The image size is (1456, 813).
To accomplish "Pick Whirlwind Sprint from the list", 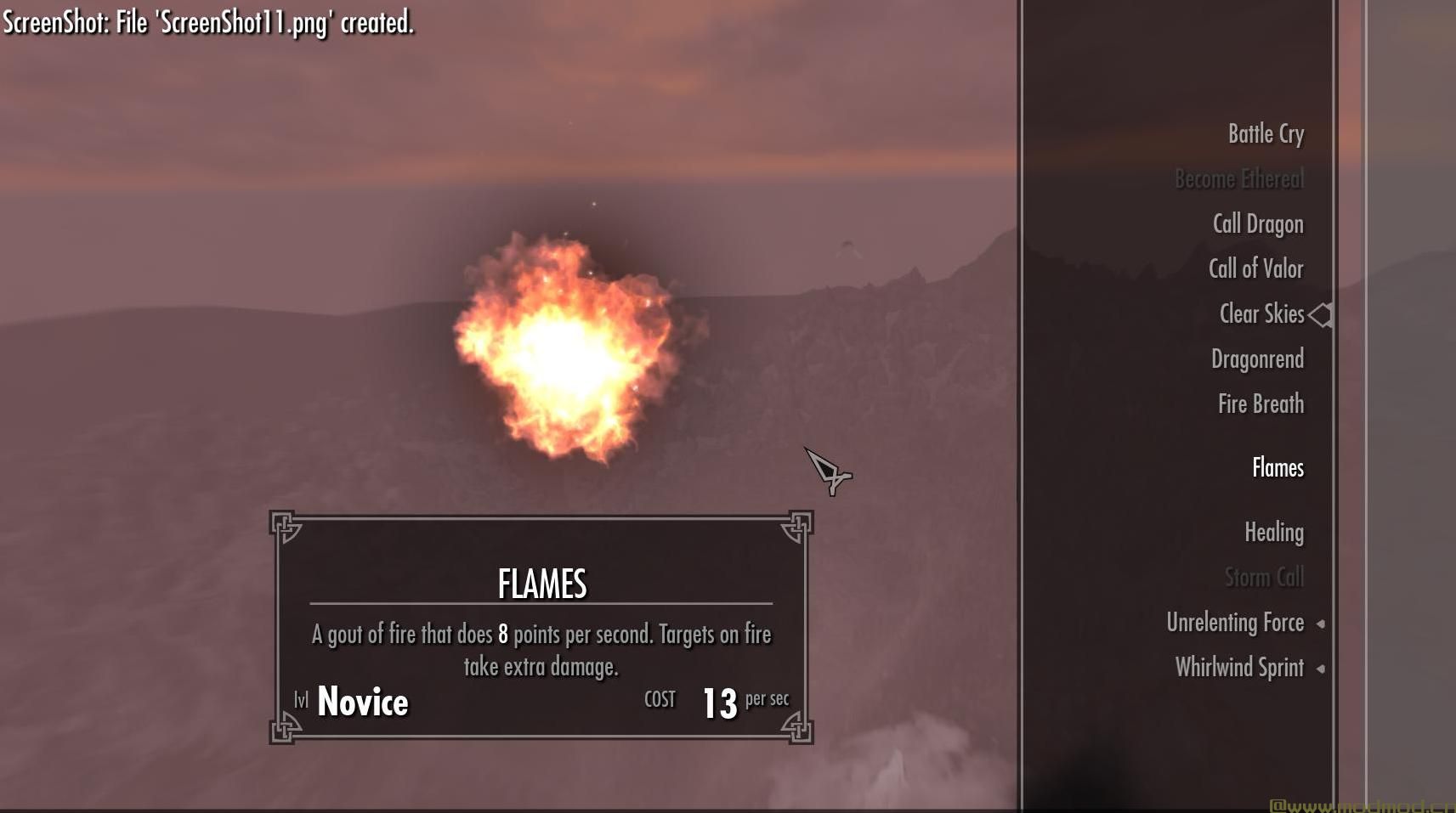I will 1238,668.
